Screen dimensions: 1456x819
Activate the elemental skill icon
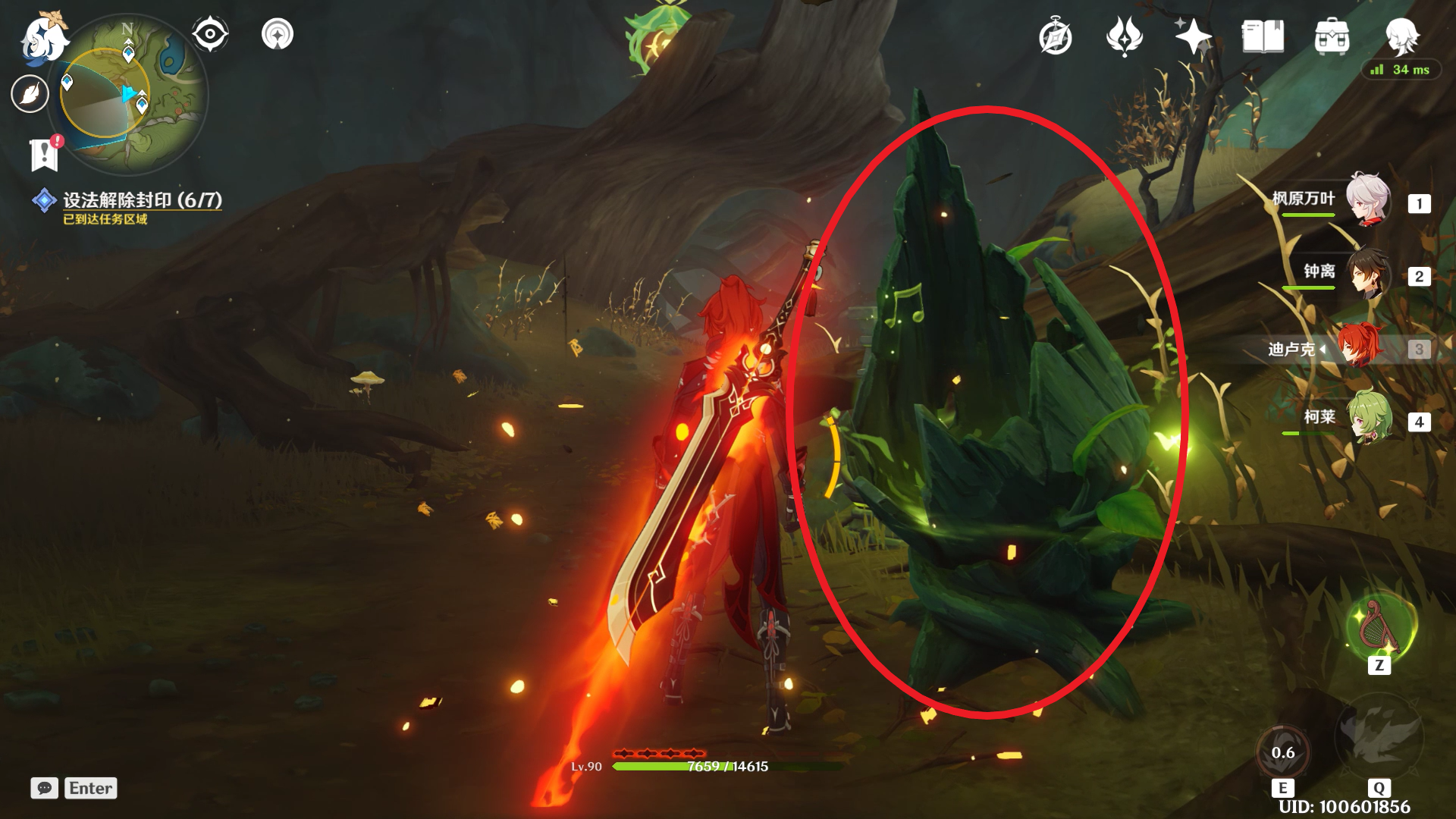click(1283, 752)
